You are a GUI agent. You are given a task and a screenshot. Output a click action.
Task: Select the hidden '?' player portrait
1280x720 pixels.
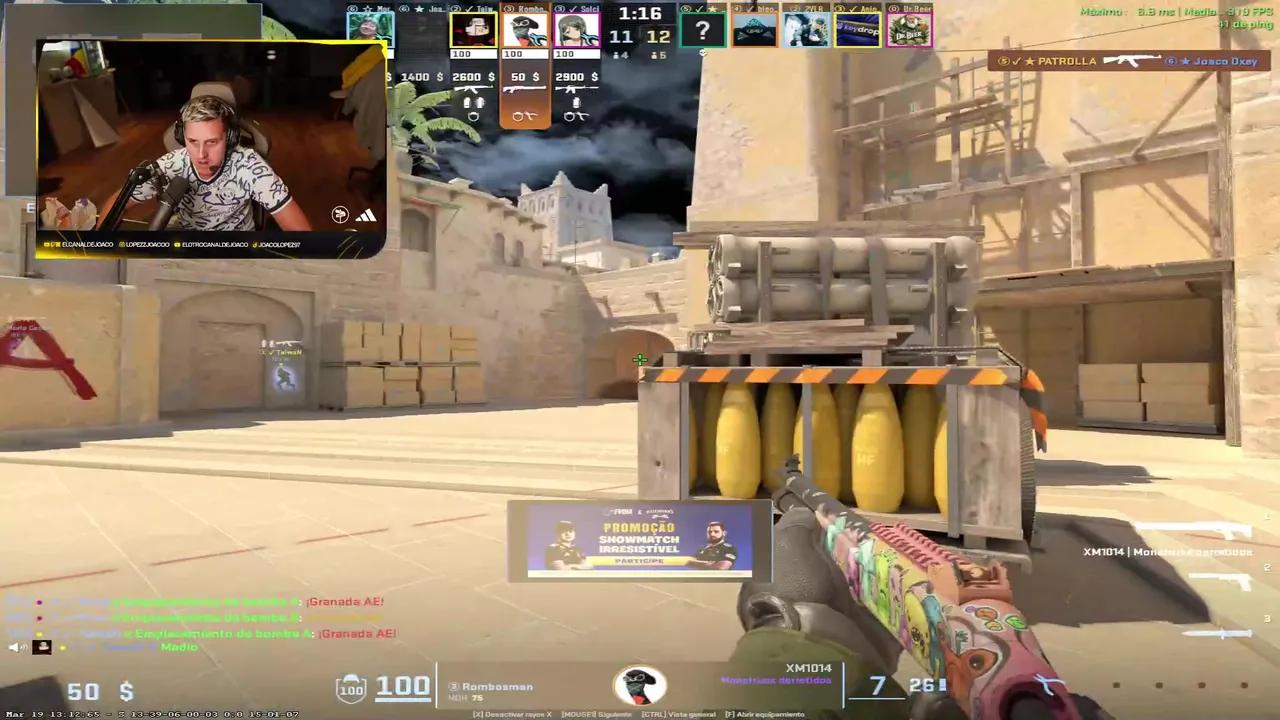click(x=703, y=32)
